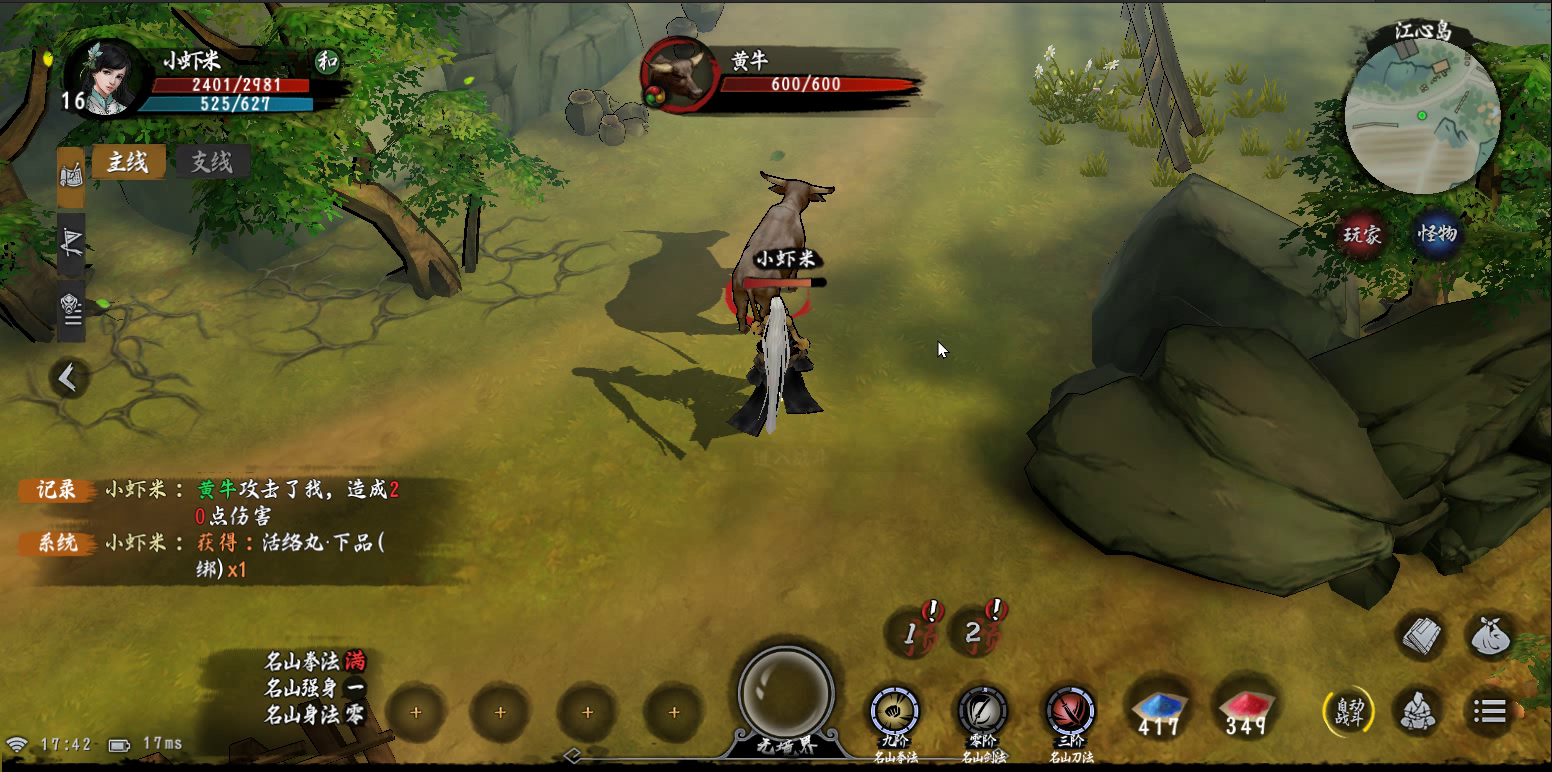Open the monster mask list side tab

click(x=71, y=308)
